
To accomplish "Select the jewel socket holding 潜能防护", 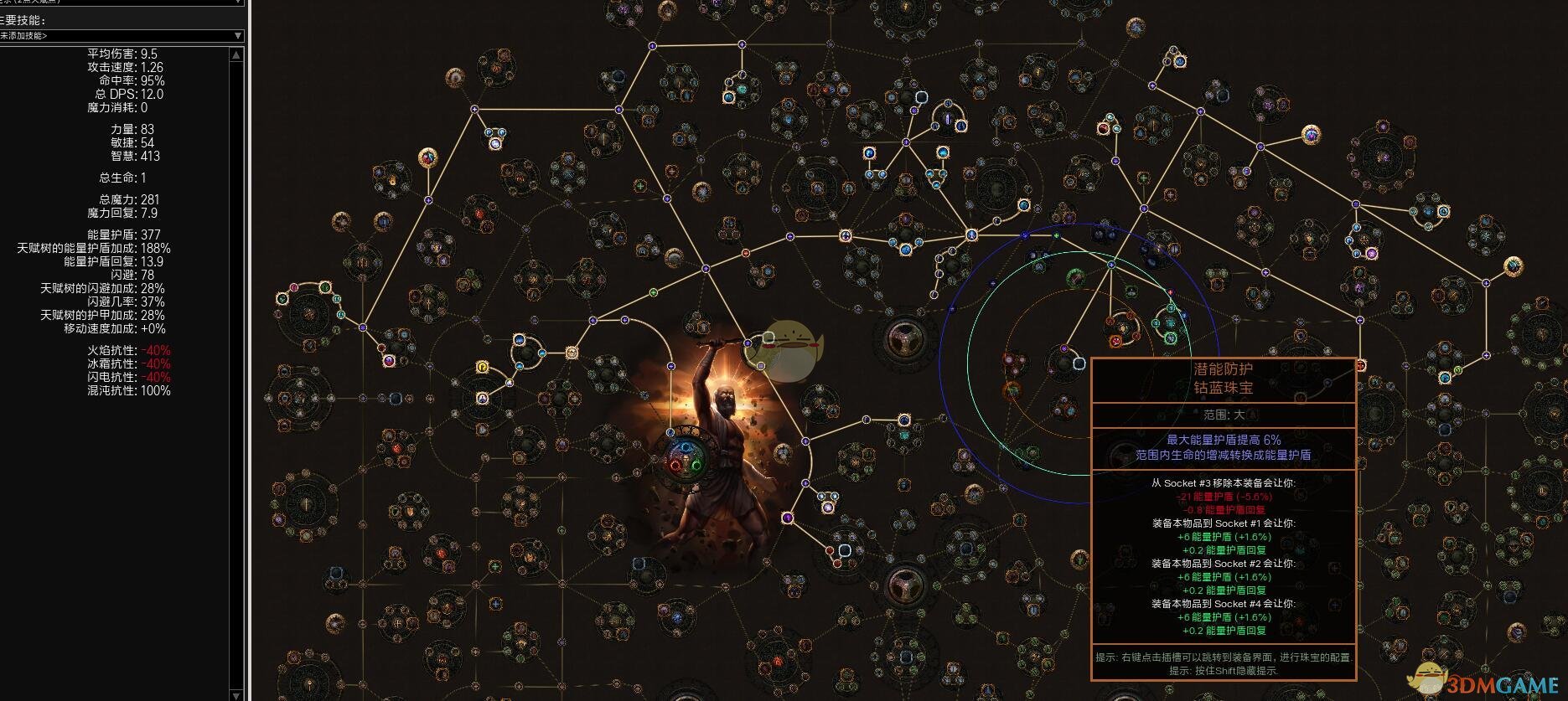I will pyautogui.click(x=1079, y=363).
